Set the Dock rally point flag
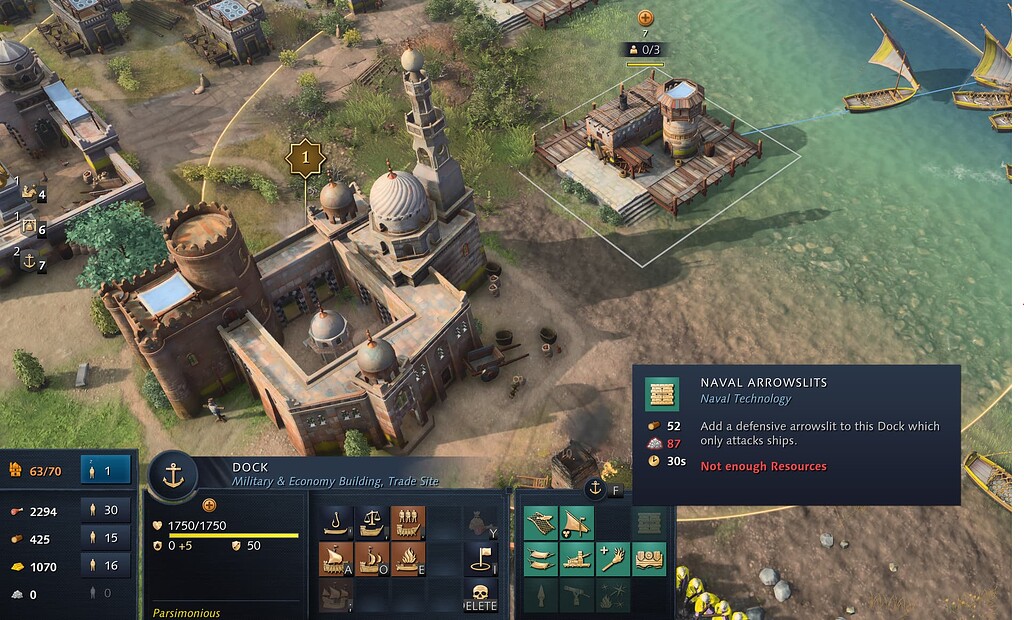 (481, 558)
